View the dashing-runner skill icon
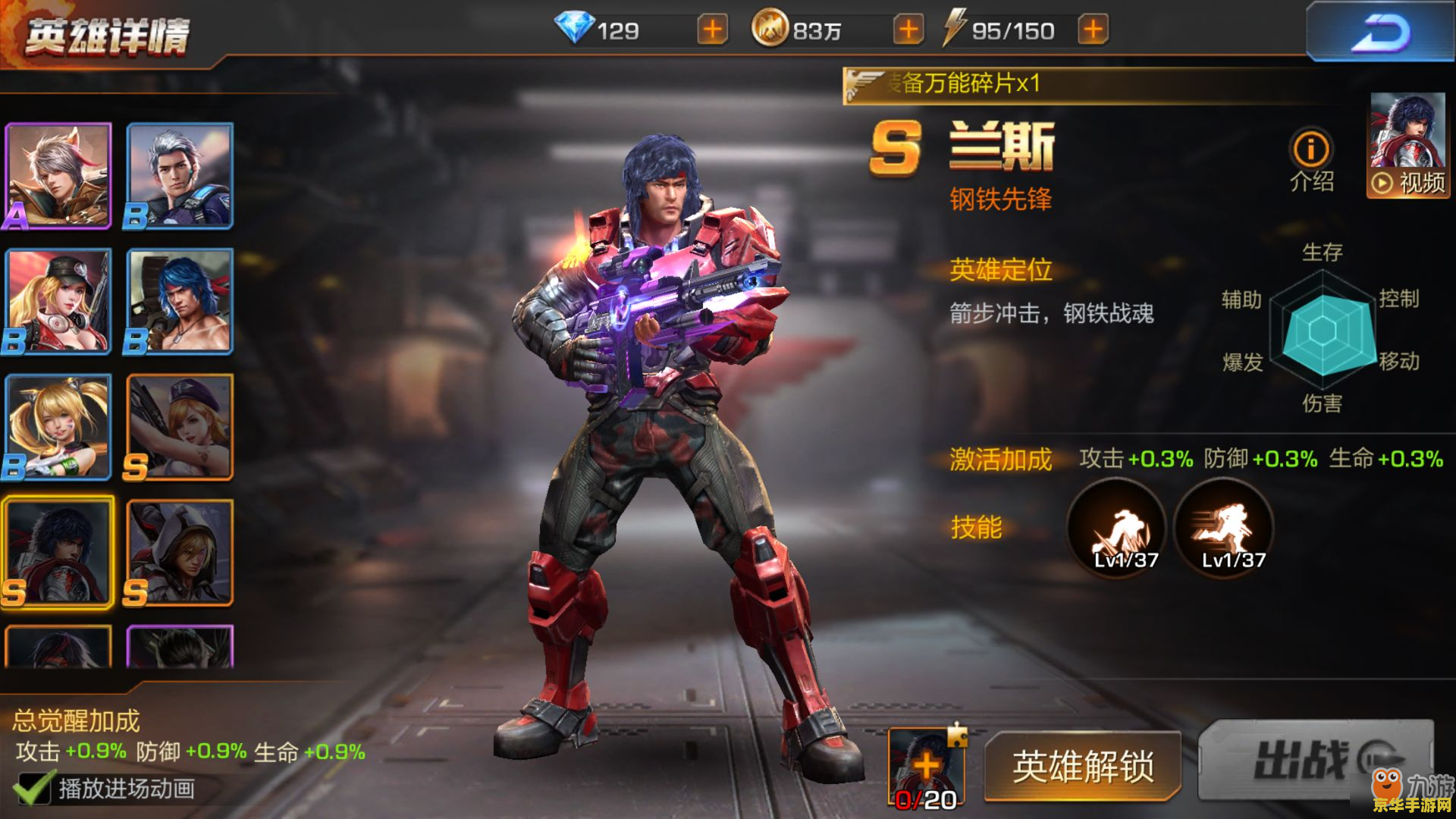The width and height of the screenshot is (1456, 819). (1223, 529)
